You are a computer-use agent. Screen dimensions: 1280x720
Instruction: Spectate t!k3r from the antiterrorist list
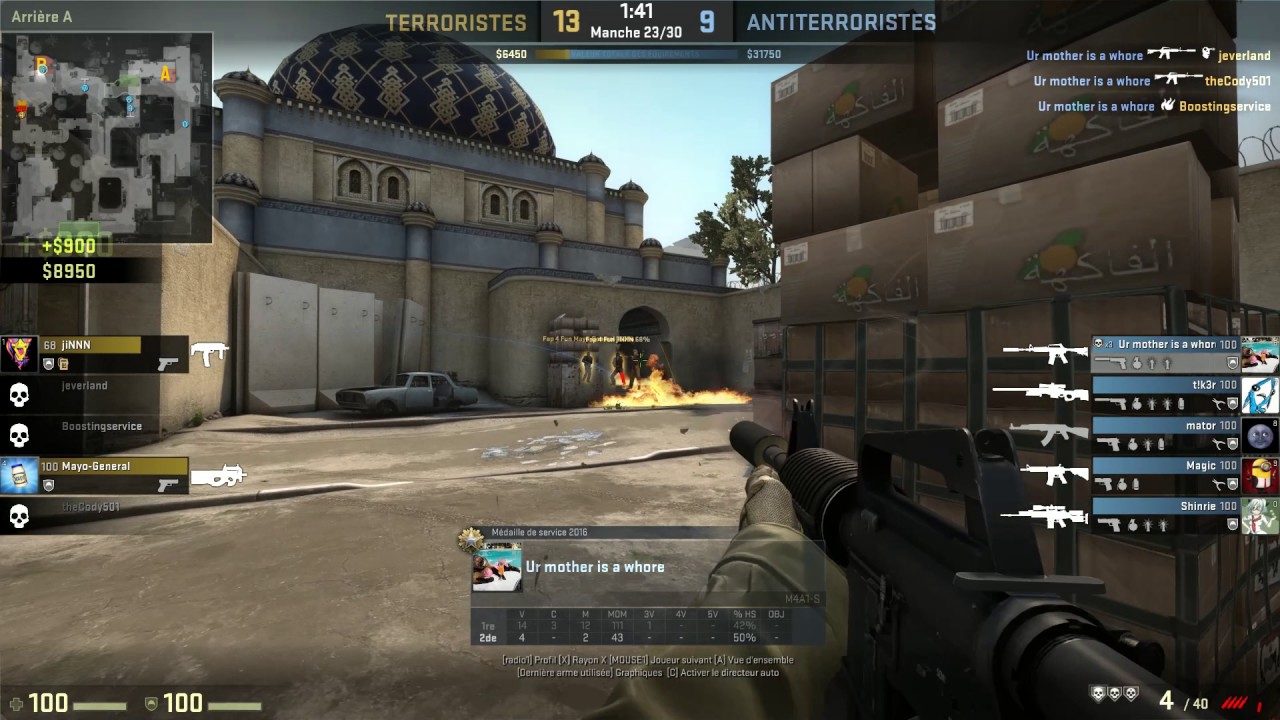tap(1166, 394)
